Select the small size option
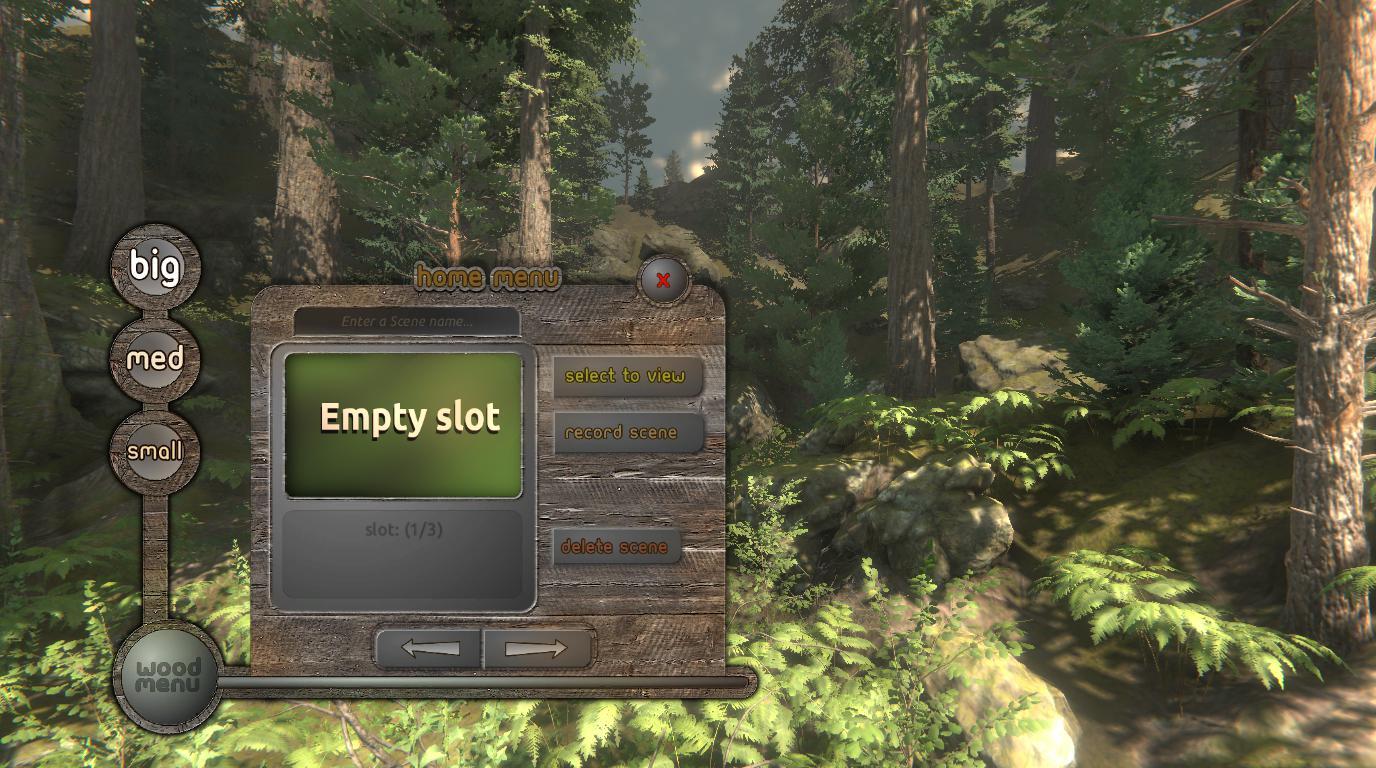This screenshot has height=768, width=1376. pos(154,451)
